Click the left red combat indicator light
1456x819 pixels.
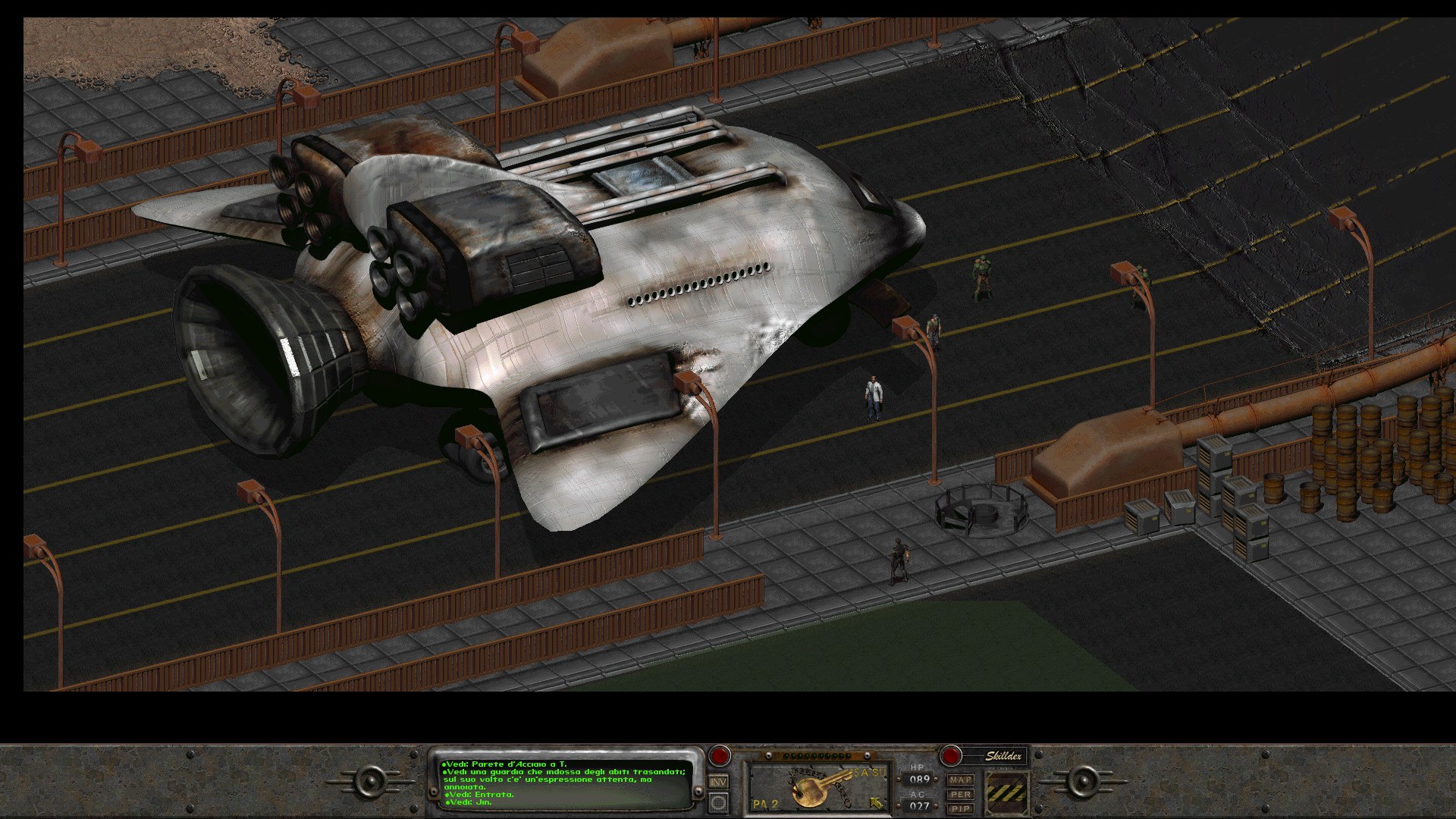coord(718,755)
